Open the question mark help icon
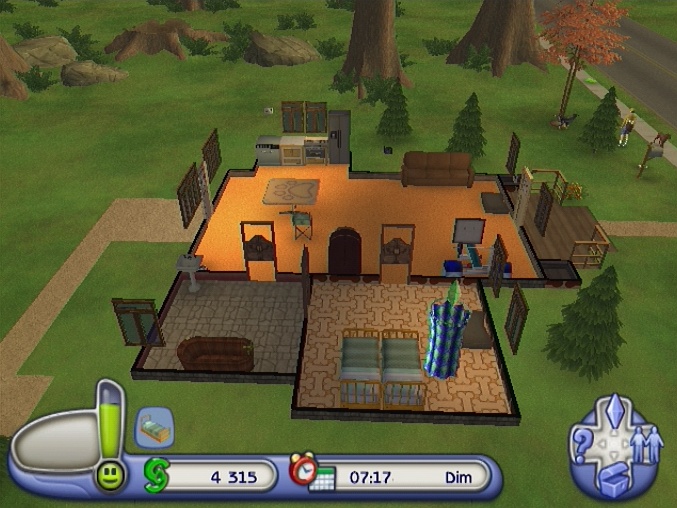 (582, 448)
